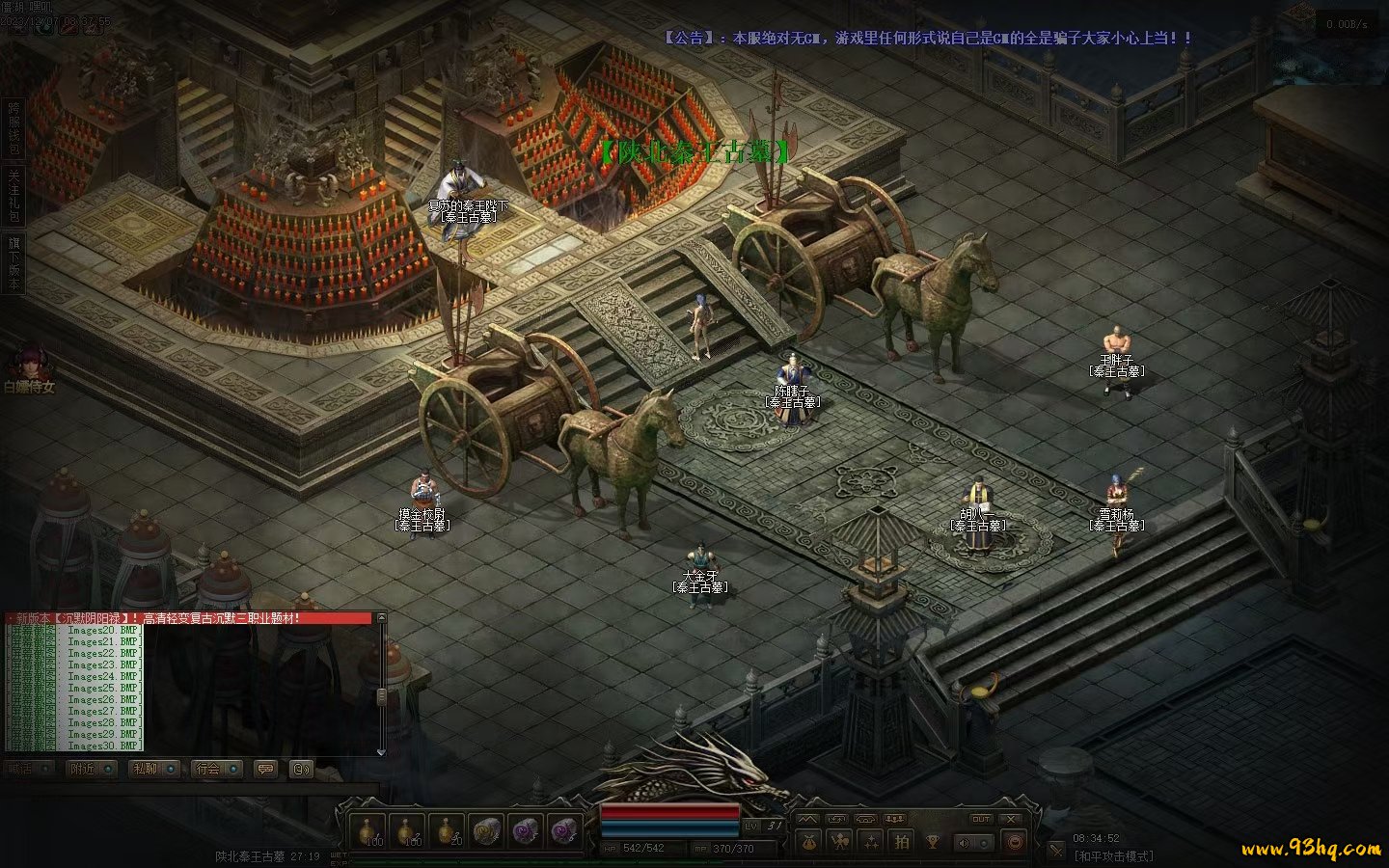Click the X exit button in HUD

[x=1010, y=819]
